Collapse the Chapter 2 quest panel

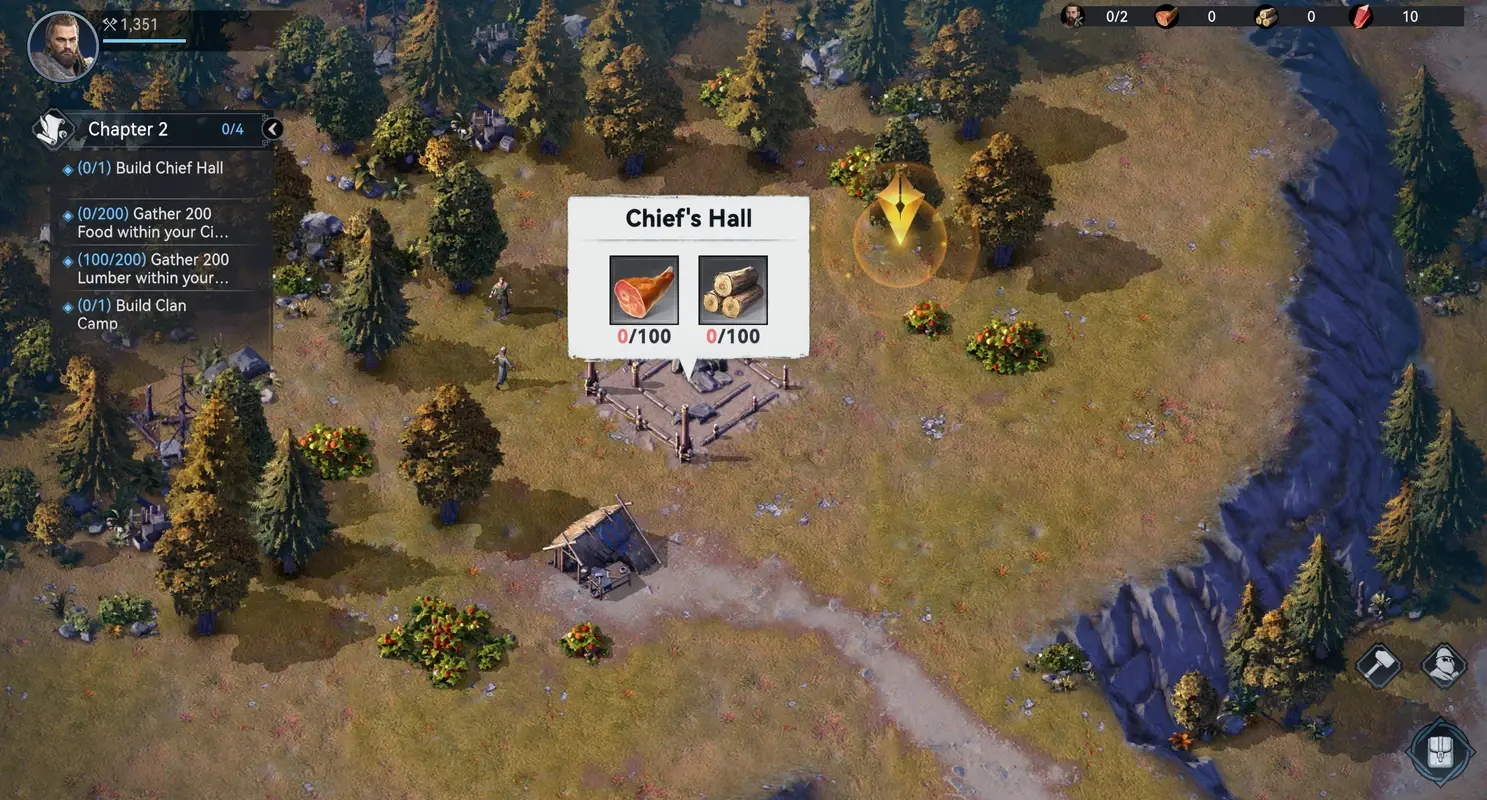tap(270, 128)
